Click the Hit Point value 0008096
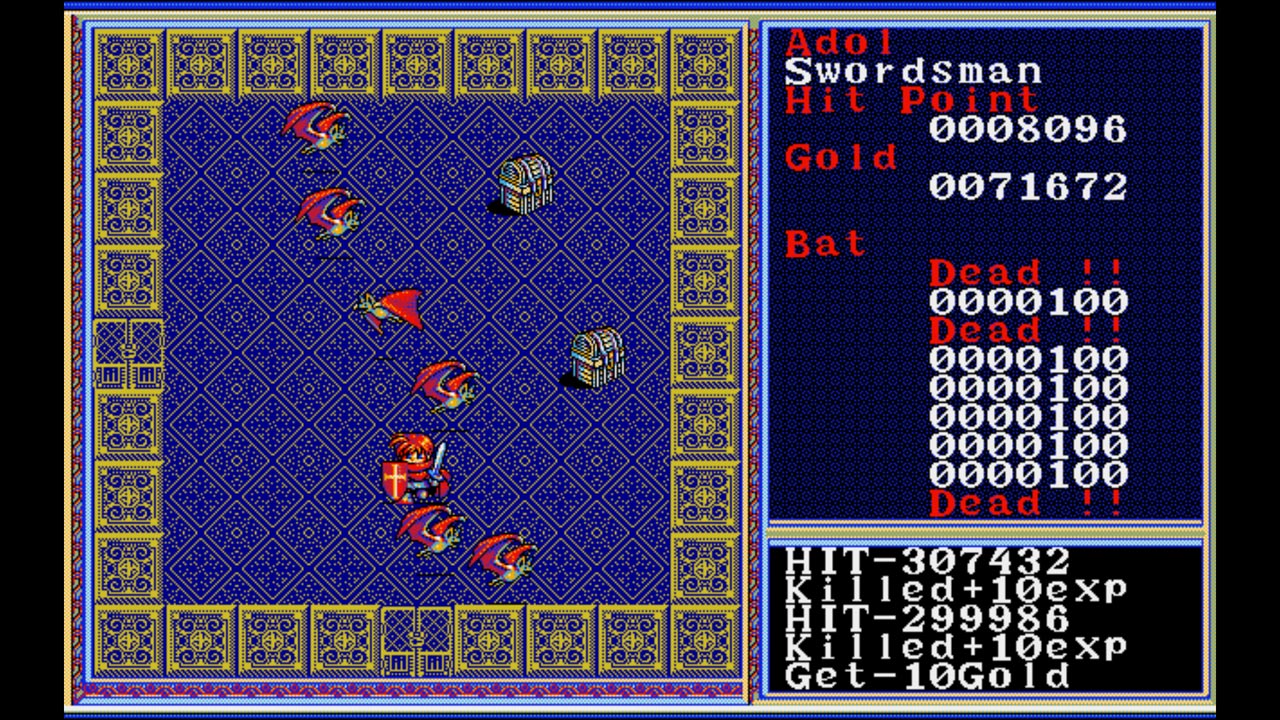 (x=1027, y=128)
